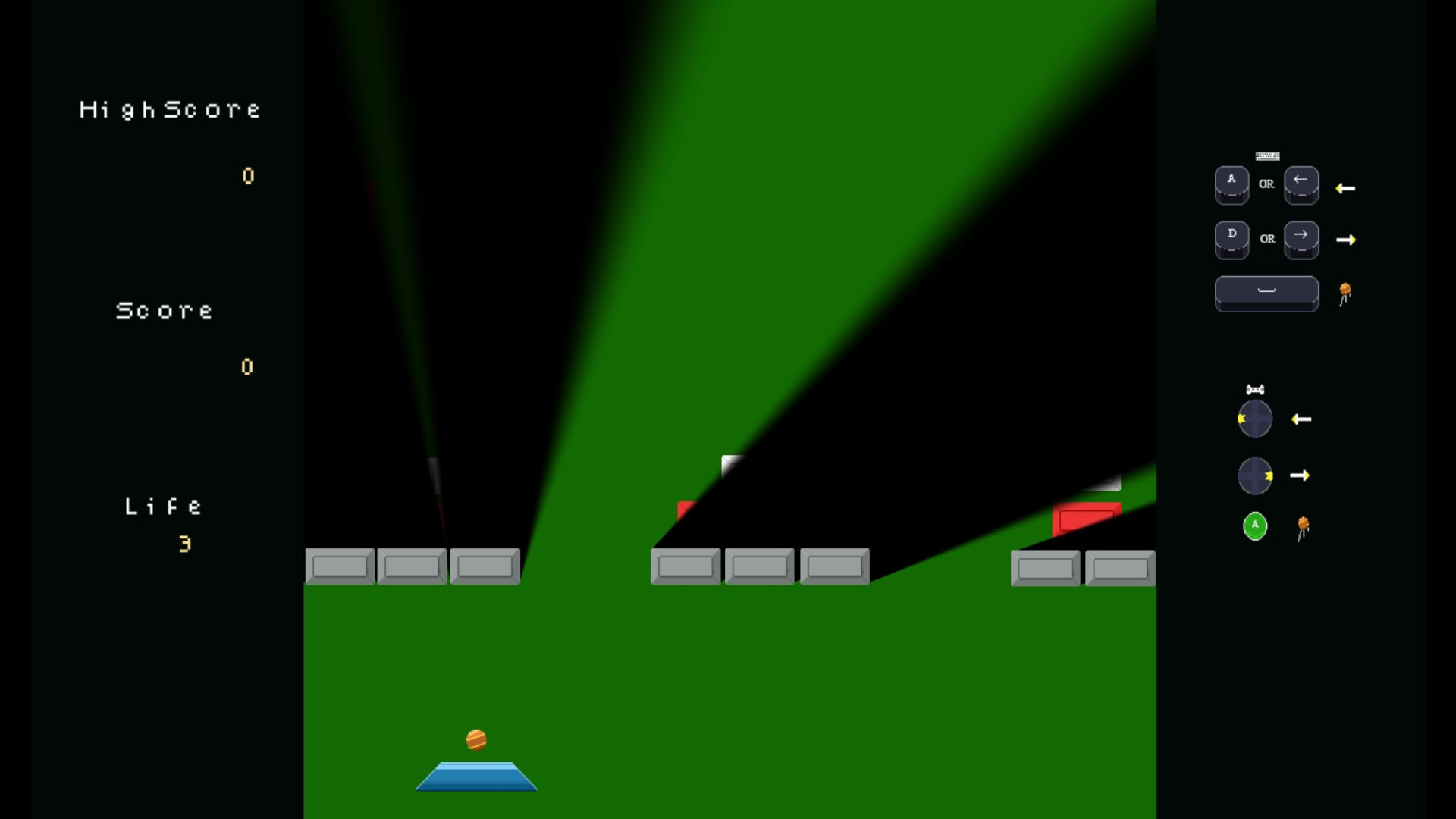Viewport: 1456px width, 819px height.
Task: Select the keyboard icon above the key controls
Action: tap(1267, 157)
